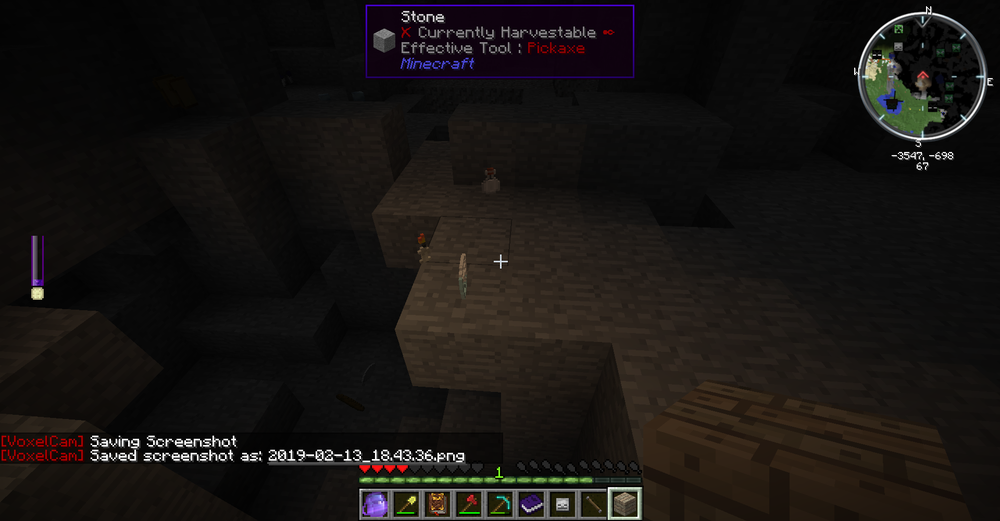Choose the brown ornate book slot
Screen dimensions: 1000x521
tap(436, 505)
